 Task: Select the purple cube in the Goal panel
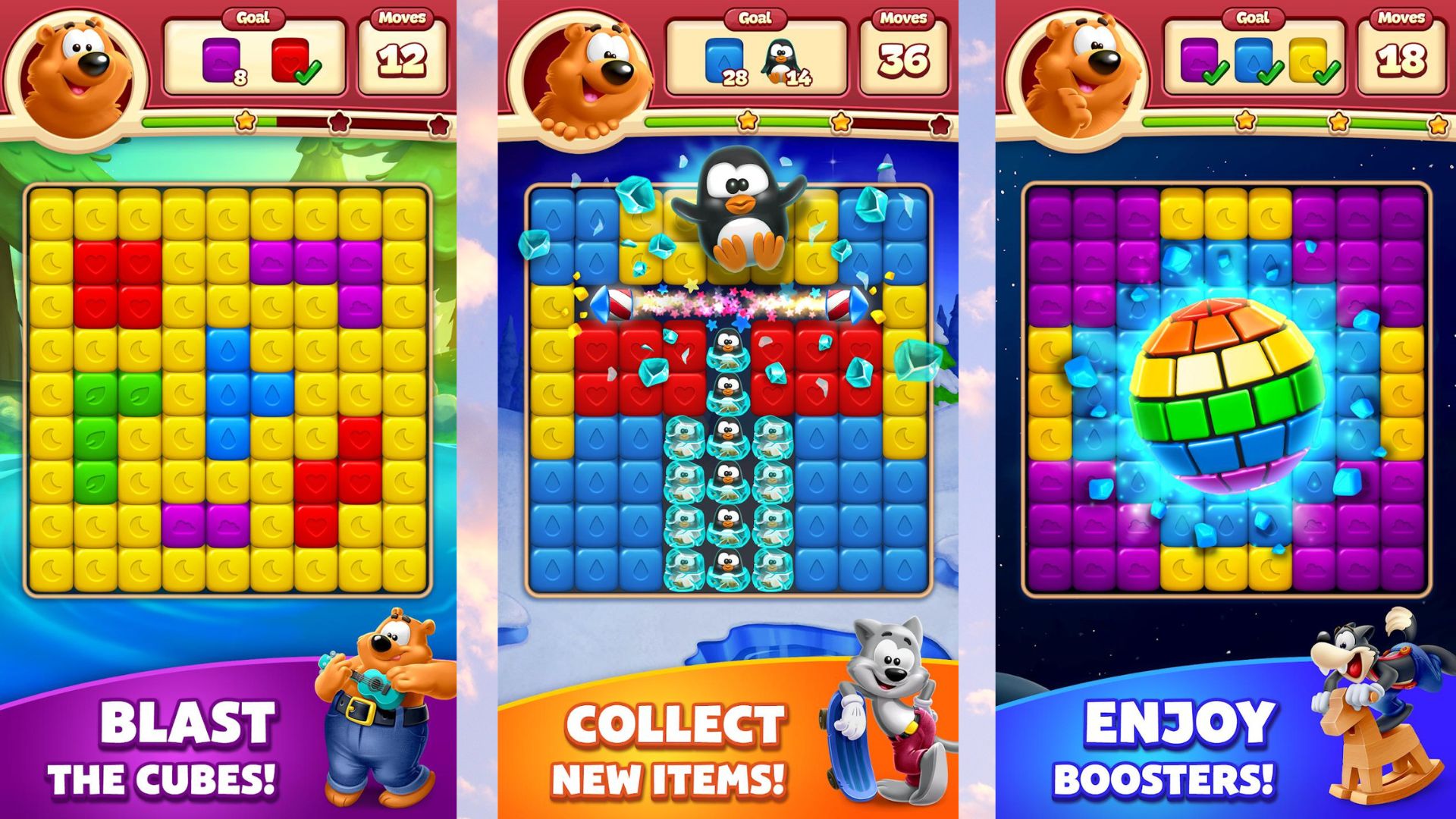(x=220, y=59)
